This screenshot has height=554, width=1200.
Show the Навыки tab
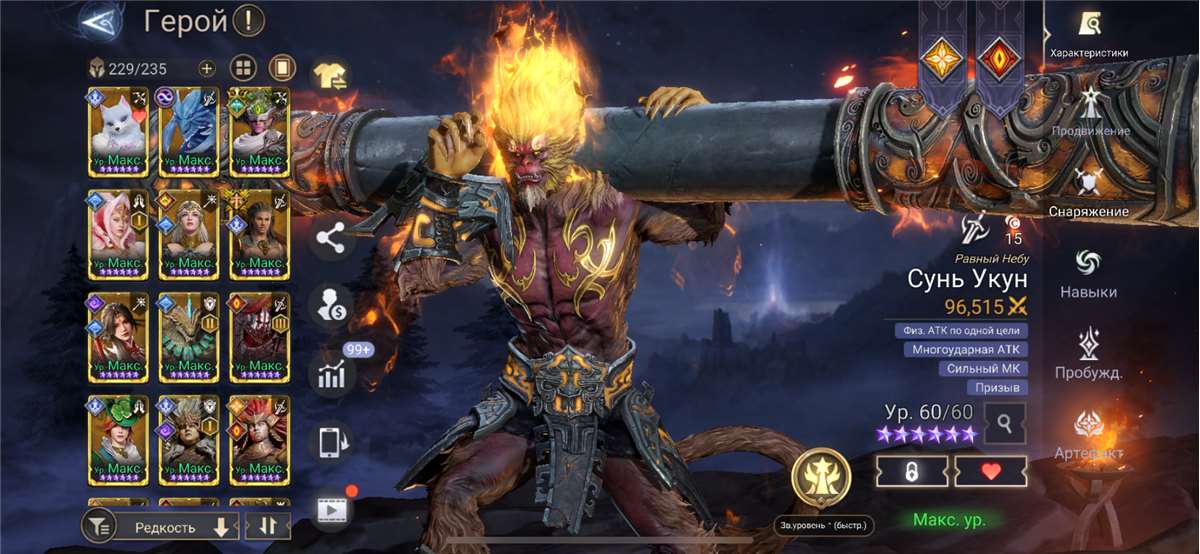click(1089, 273)
